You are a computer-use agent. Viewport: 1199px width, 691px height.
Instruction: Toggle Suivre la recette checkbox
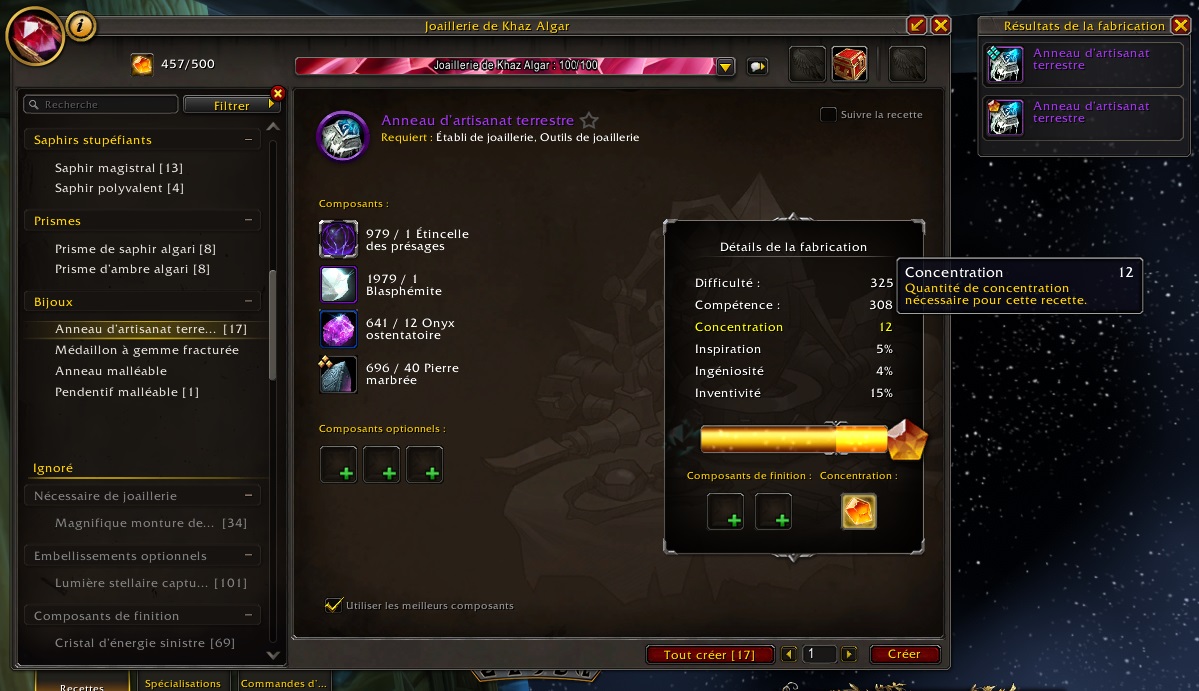[x=828, y=115]
